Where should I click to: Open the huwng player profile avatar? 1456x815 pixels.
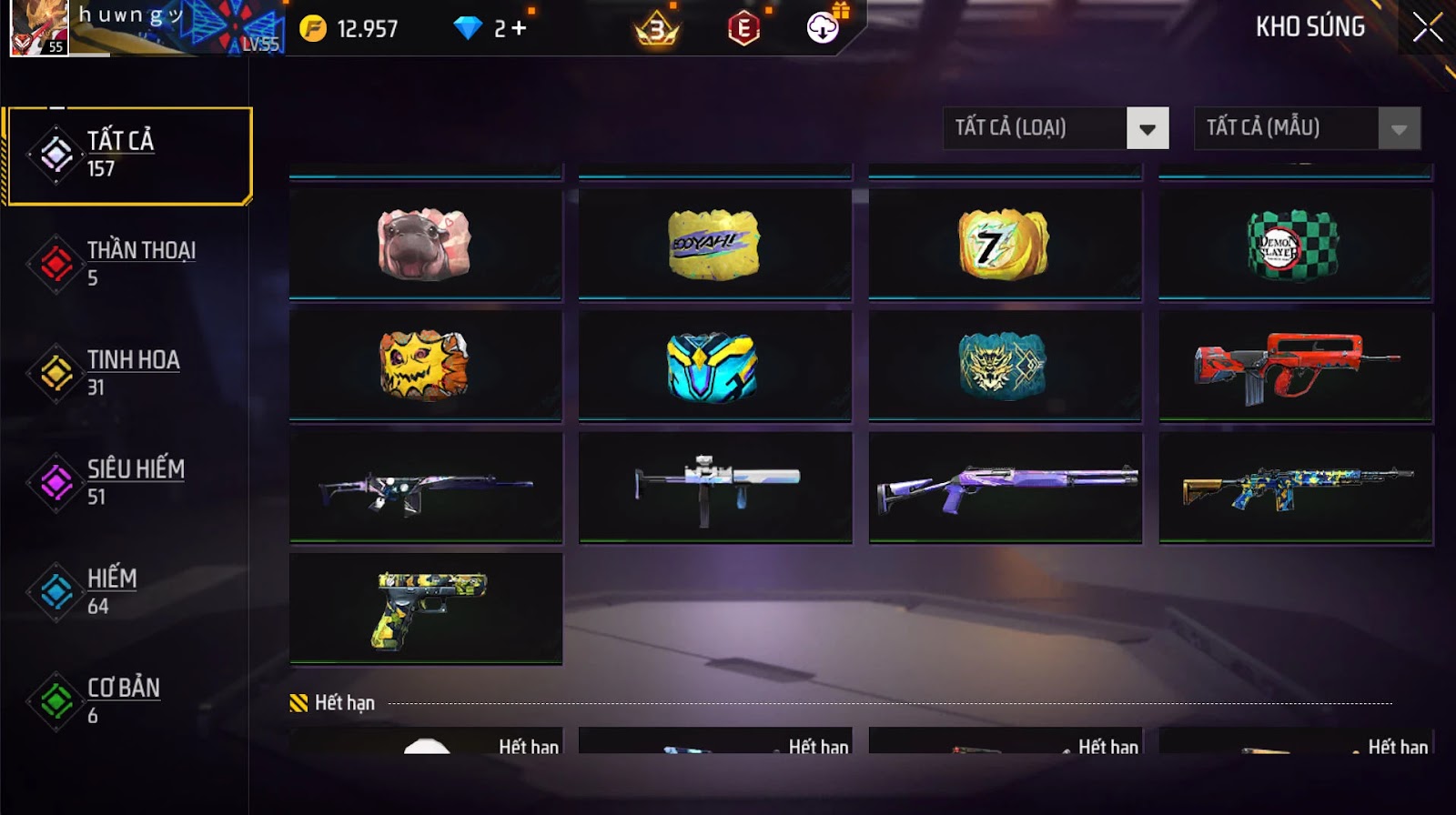pyautogui.click(x=38, y=28)
